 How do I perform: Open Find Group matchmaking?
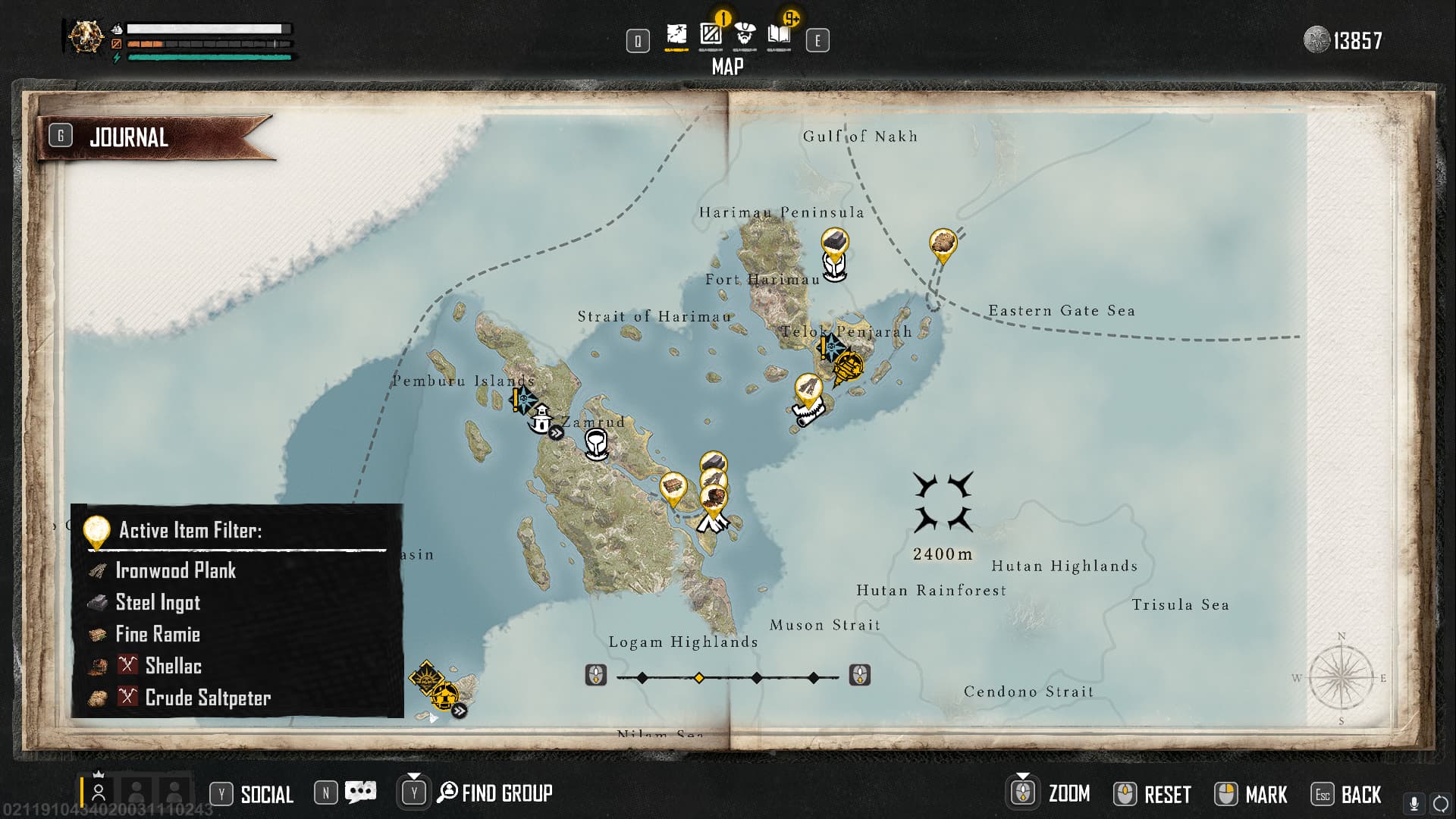coord(506,793)
